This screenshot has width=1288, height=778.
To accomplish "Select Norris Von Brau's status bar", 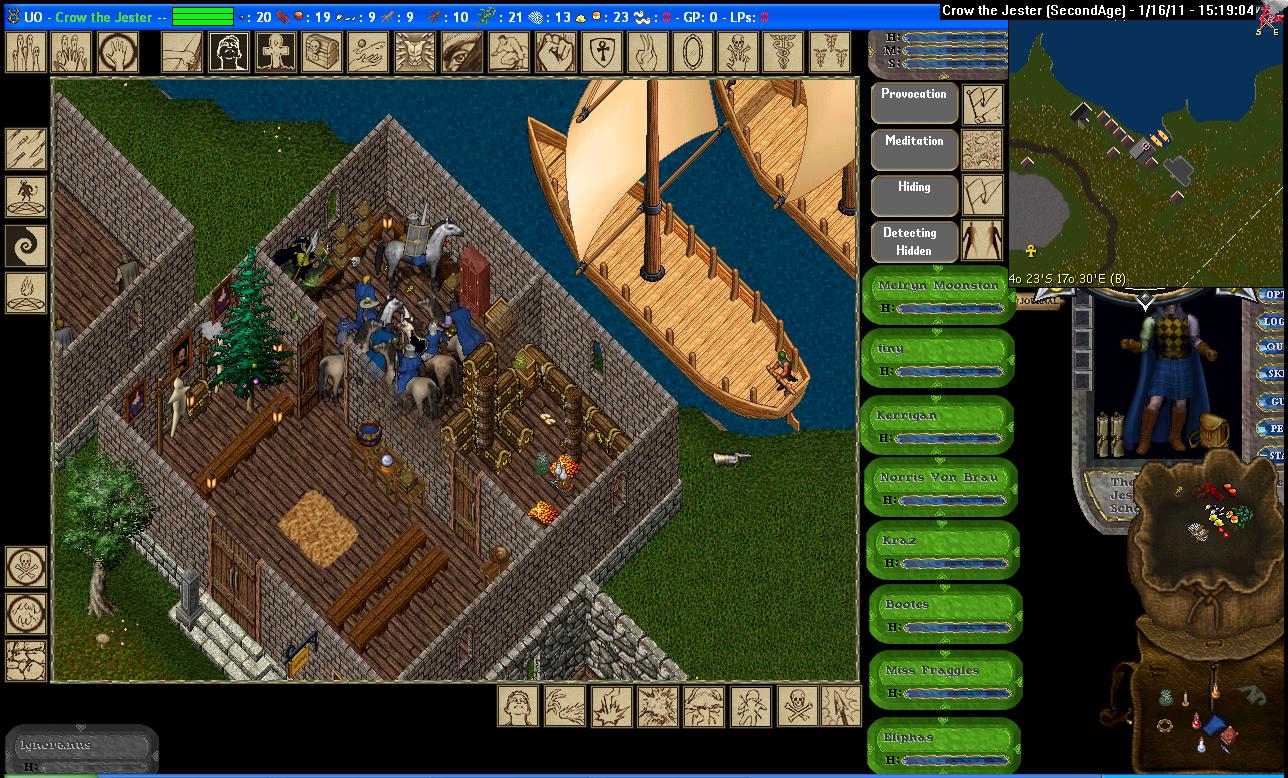I will click(x=938, y=487).
